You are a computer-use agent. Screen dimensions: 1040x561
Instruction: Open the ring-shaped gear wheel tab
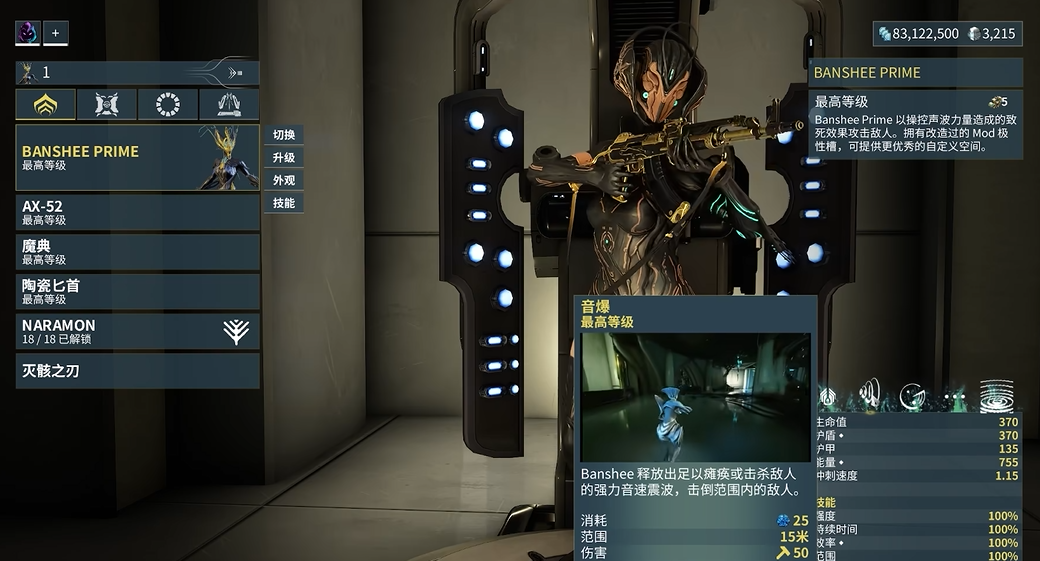coord(168,104)
